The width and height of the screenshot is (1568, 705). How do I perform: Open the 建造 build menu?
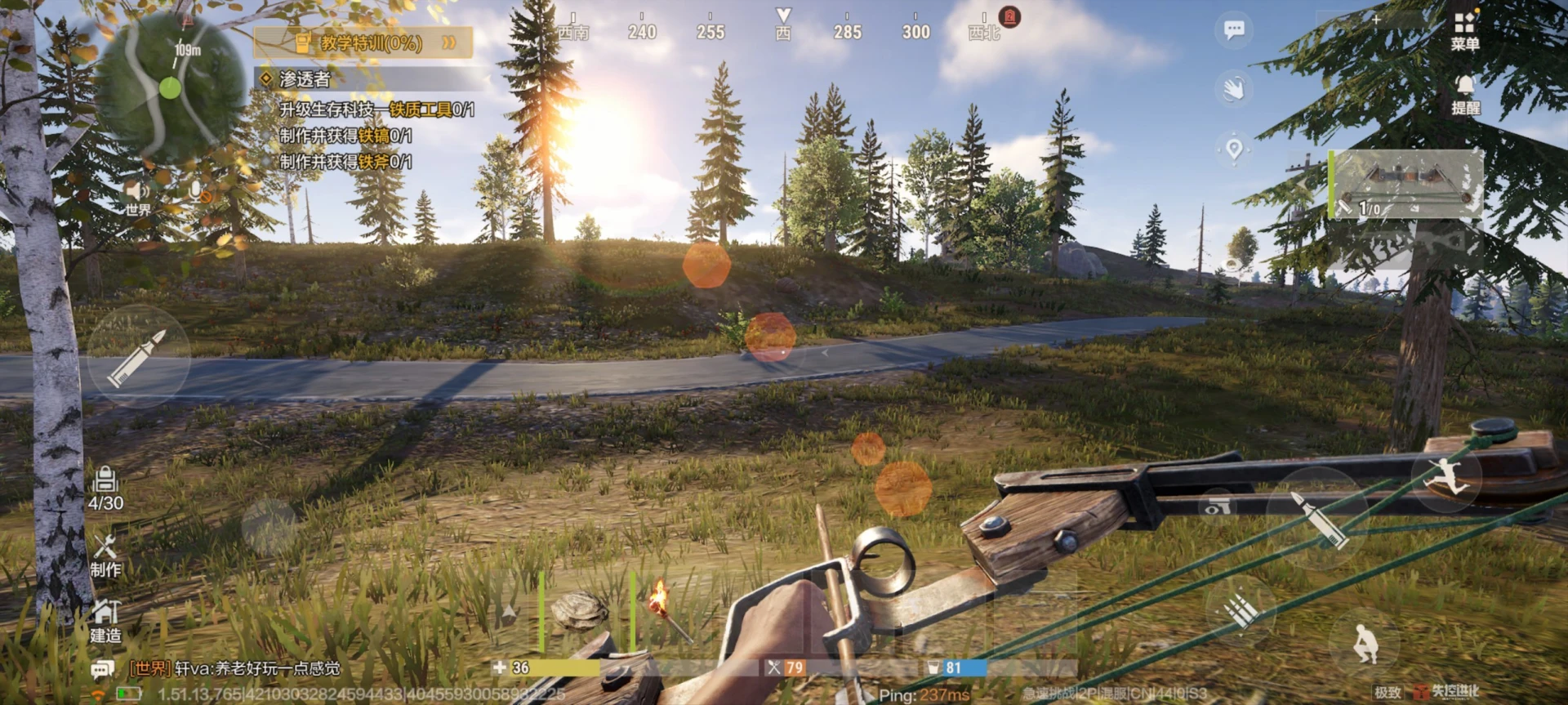click(x=105, y=621)
